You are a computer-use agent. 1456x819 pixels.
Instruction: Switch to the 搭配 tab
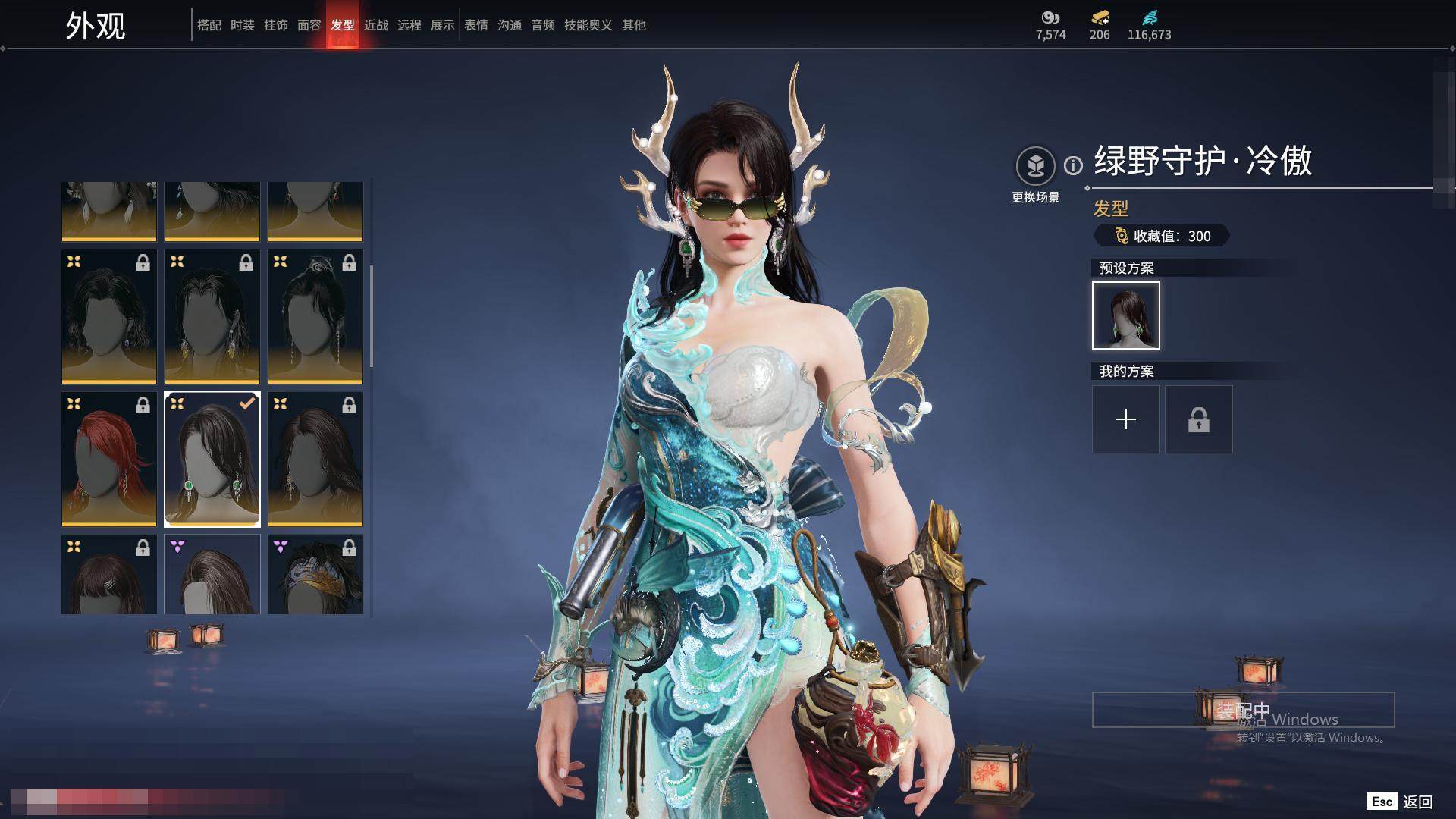coord(209,25)
